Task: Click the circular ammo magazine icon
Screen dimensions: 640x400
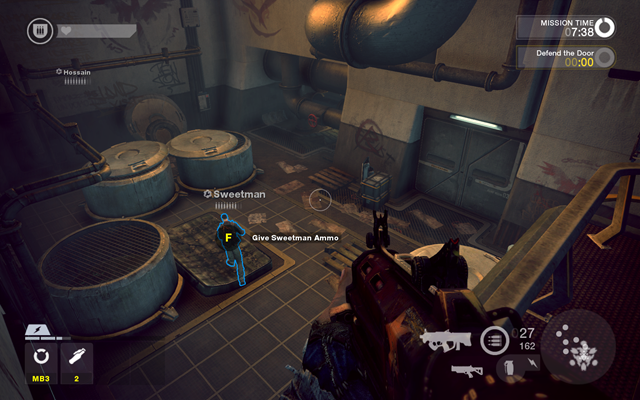Action: tap(495, 340)
